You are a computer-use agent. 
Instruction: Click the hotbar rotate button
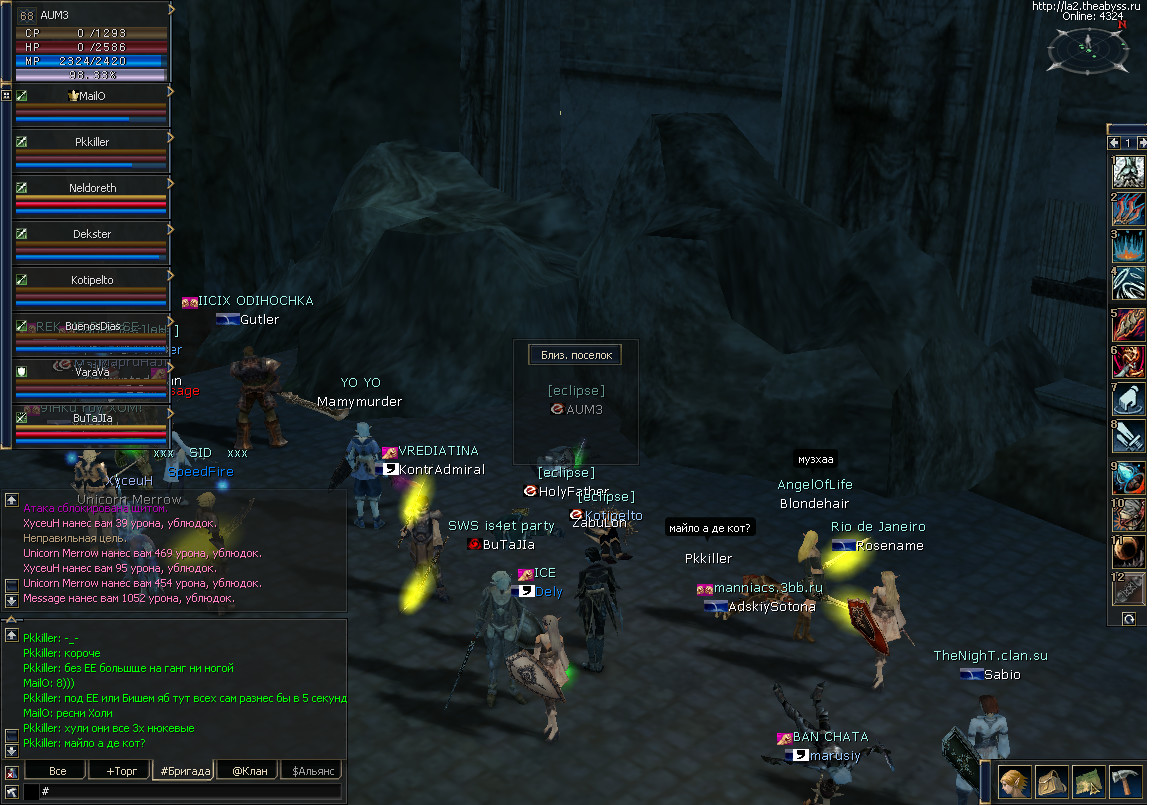[1129, 619]
